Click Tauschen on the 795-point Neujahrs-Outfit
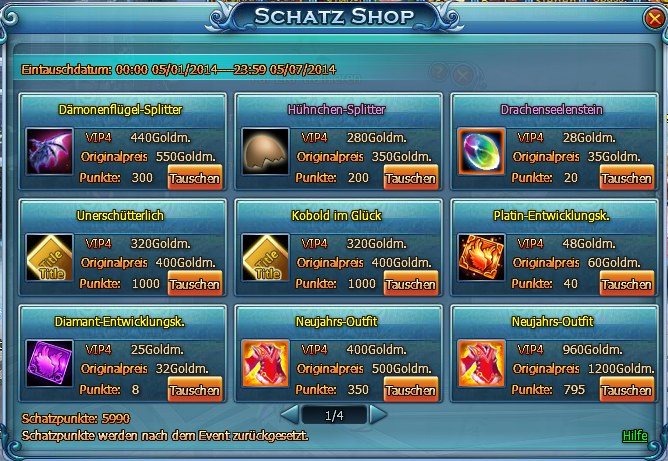 tap(626, 390)
